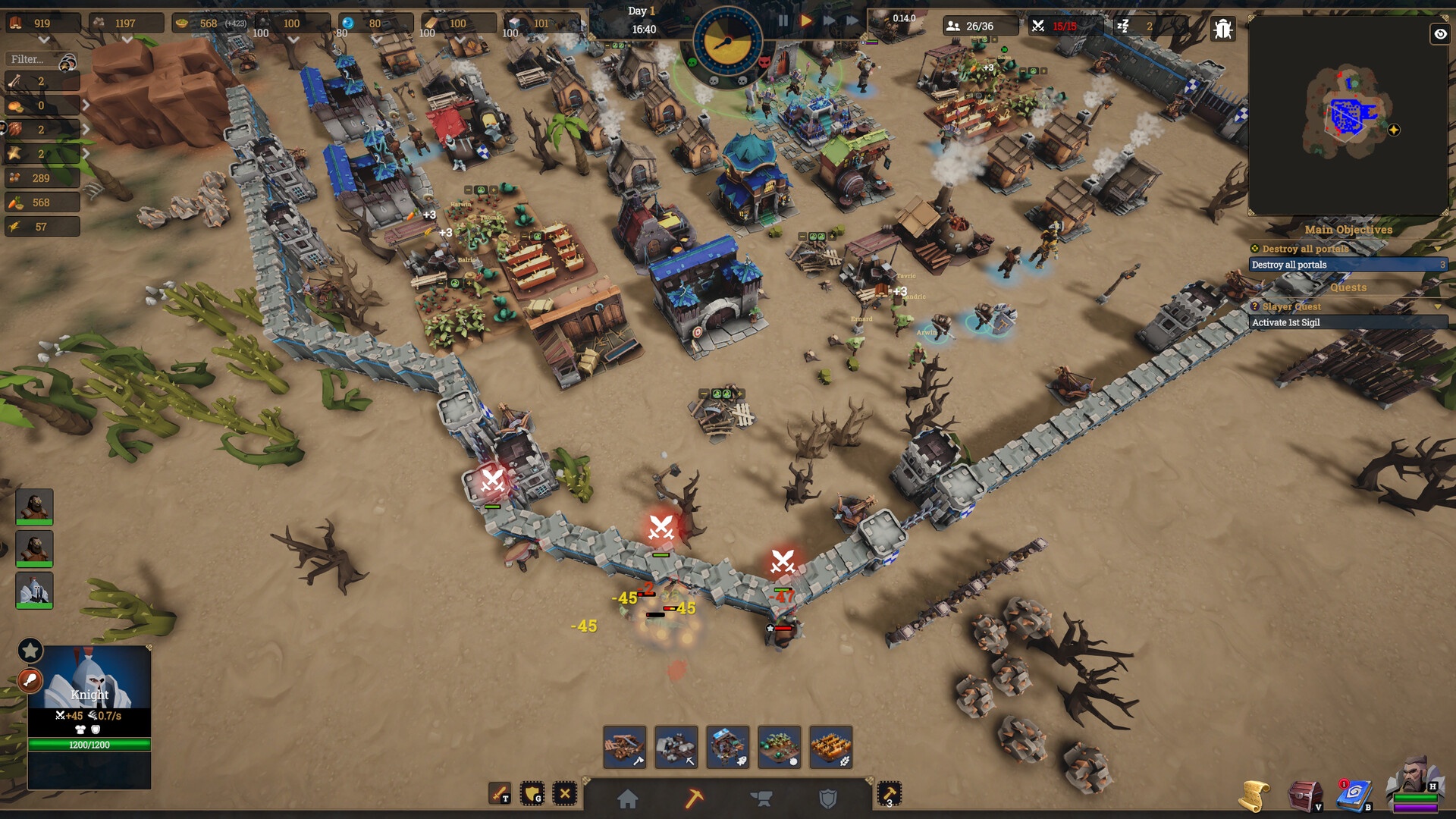Choose the stone quarry building
Image resolution: width=1456 pixels, height=819 pixels.
point(676,747)
